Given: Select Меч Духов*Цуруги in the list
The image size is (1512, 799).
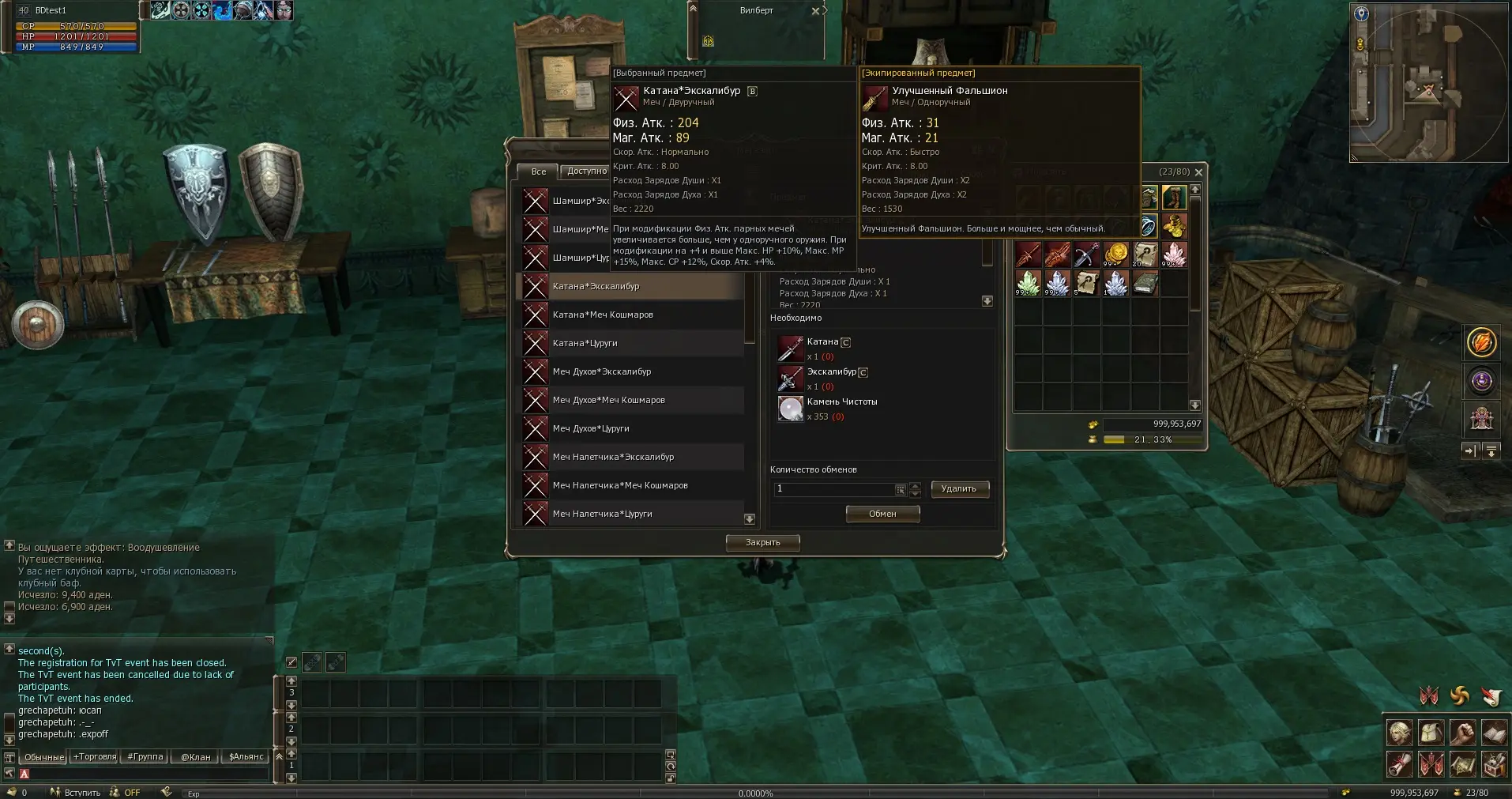Looking at the screenshot, I should (591, 428).
